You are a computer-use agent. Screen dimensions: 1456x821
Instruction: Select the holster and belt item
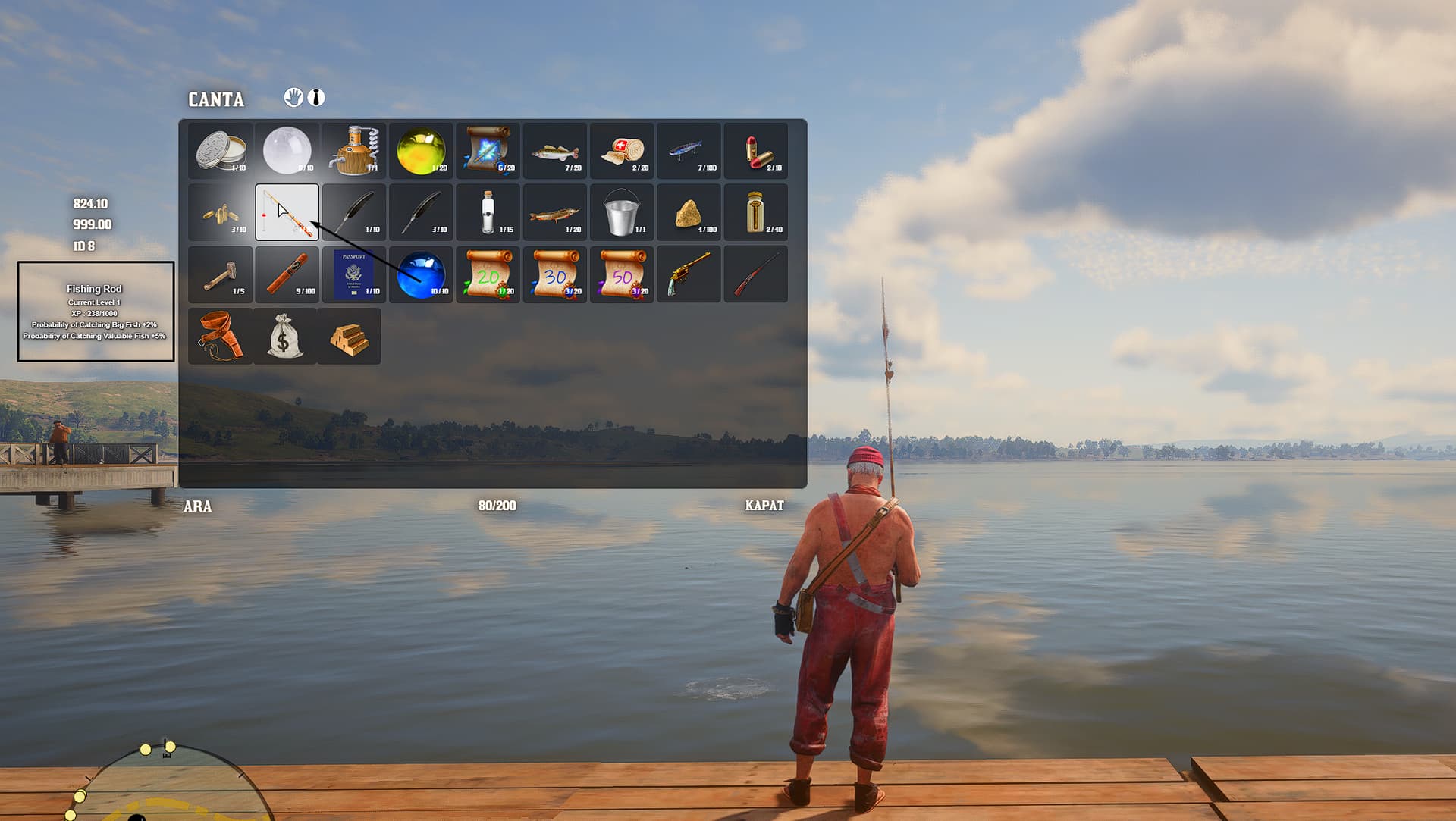point(220,336)
